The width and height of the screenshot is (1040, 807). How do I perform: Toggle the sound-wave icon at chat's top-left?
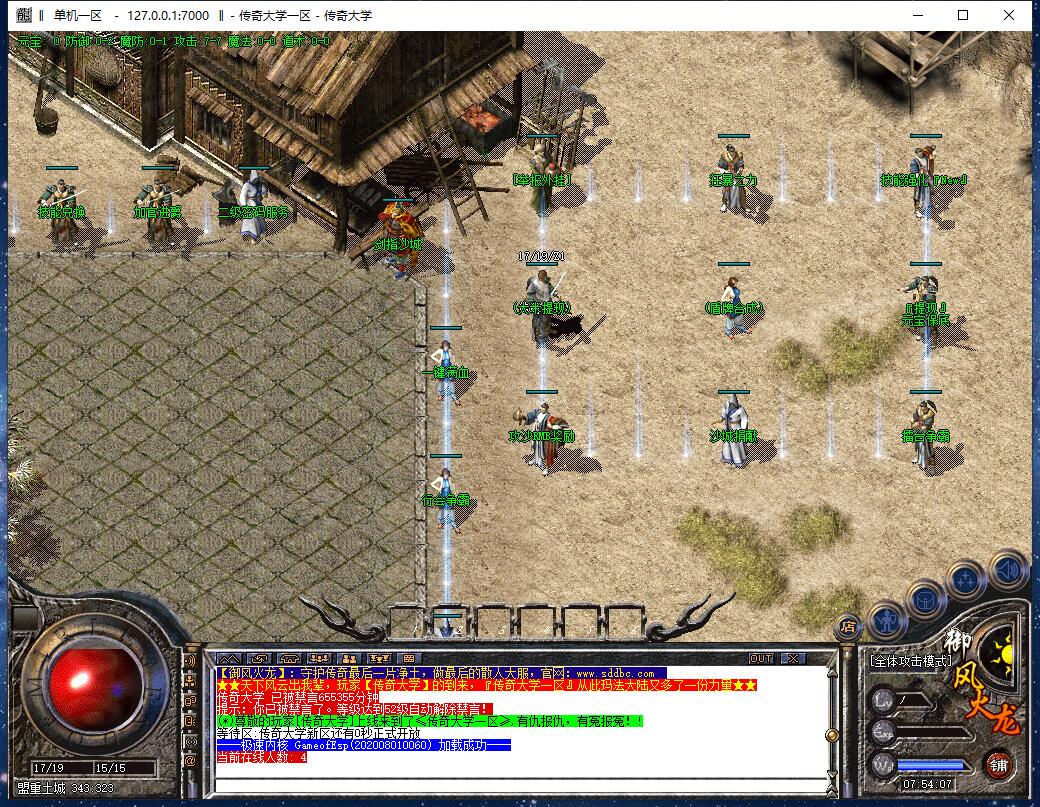coord(190,661)
